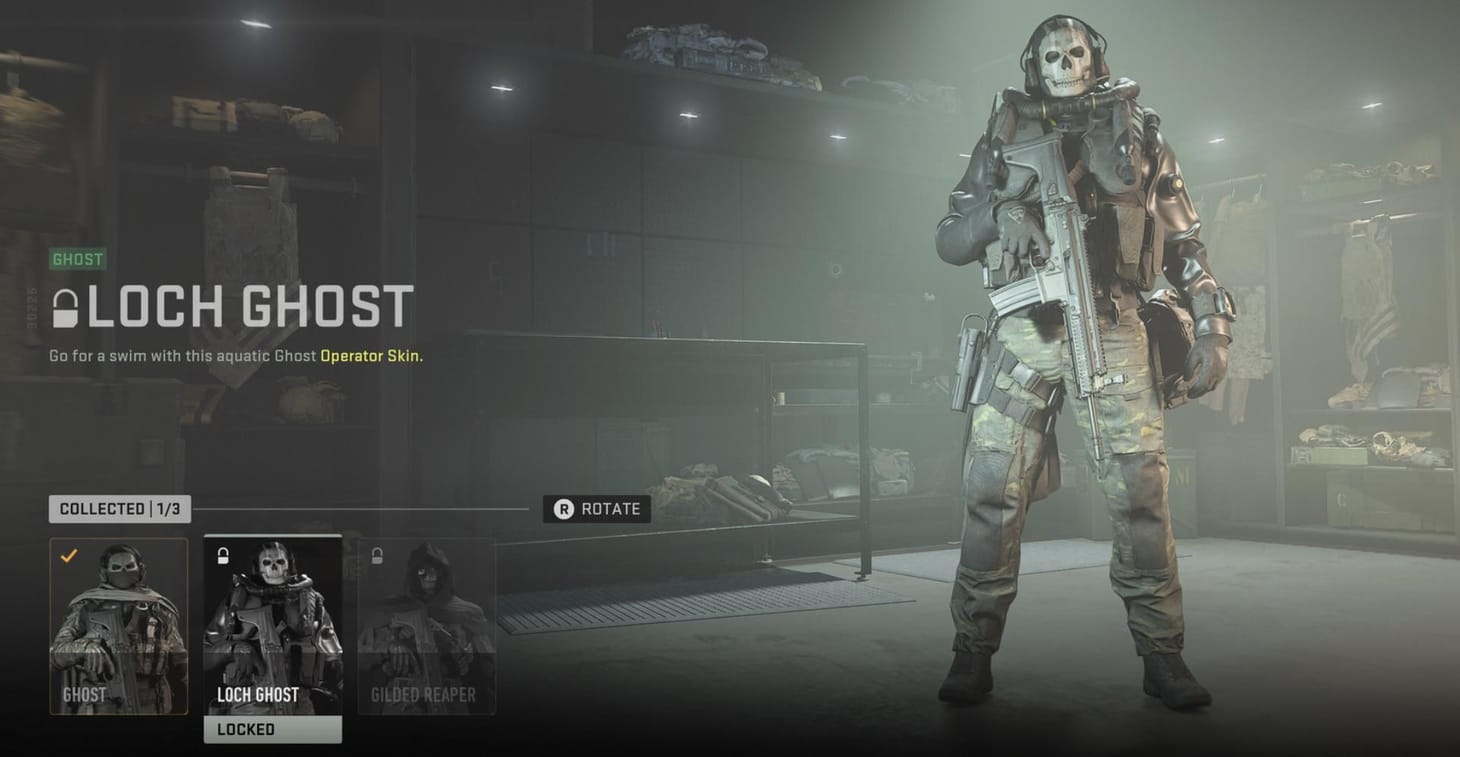Expand details on the LOCKED banner
Image resolution: width=1460 pixels, height=757 pixels.
click(x=272, y=729)
